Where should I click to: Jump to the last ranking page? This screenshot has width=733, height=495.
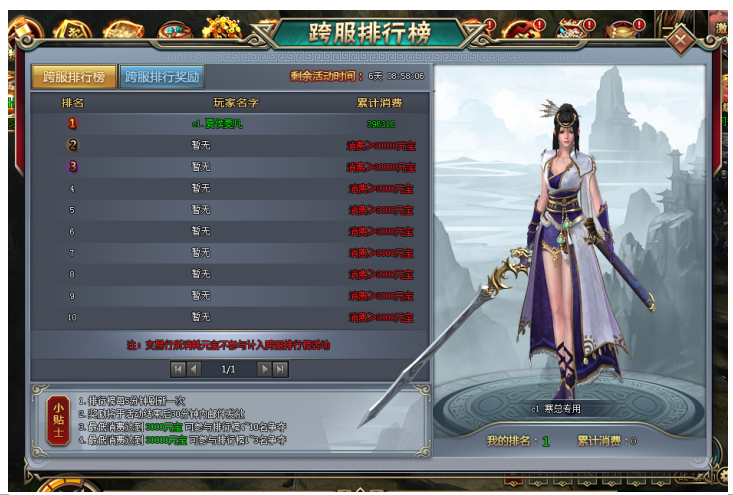click(281, 369)
